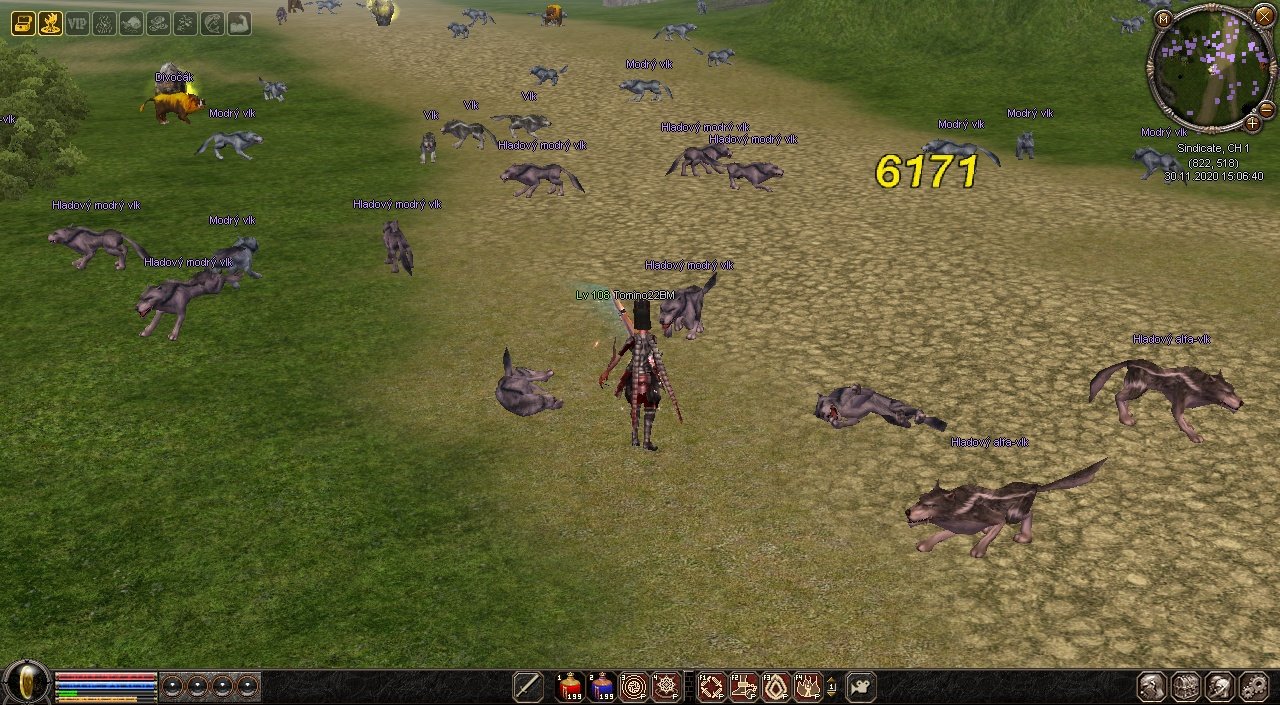Click the sword attack slot

point(528,686)
